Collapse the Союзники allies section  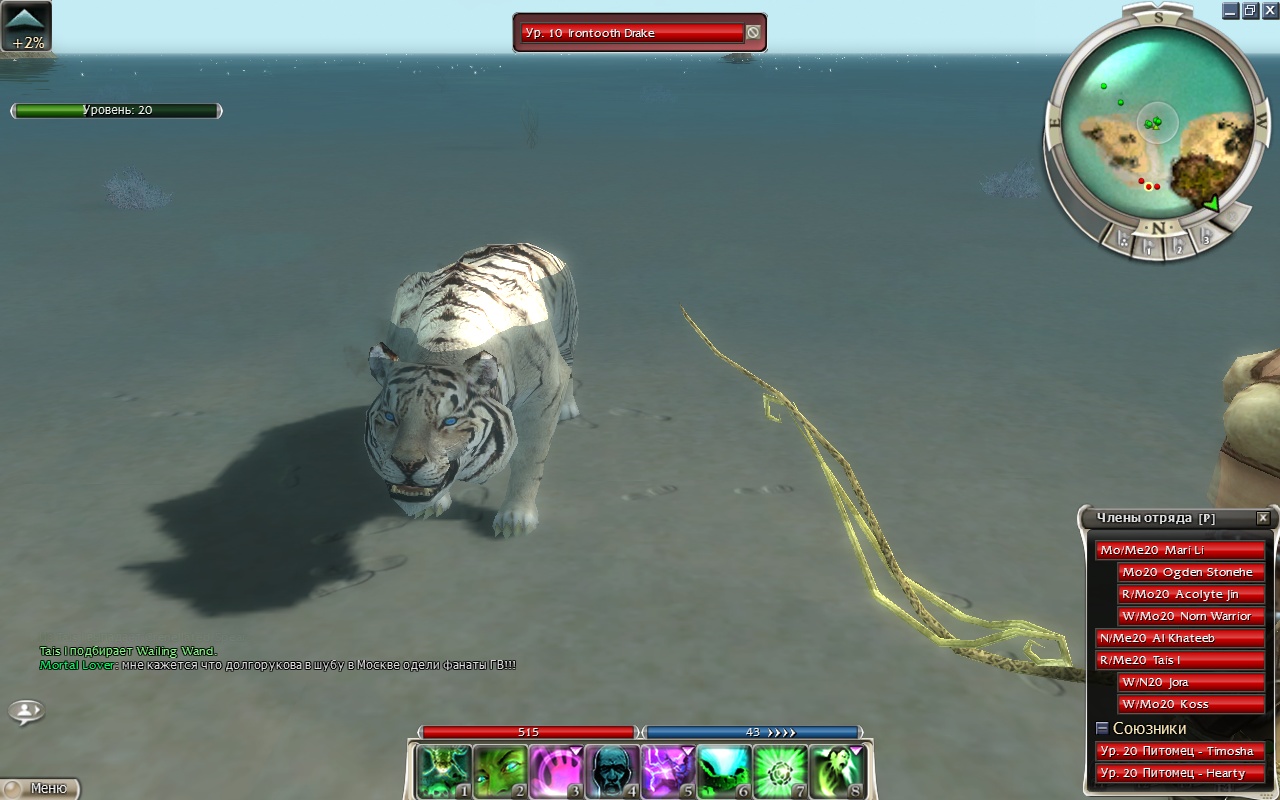tap(1102, 728)
